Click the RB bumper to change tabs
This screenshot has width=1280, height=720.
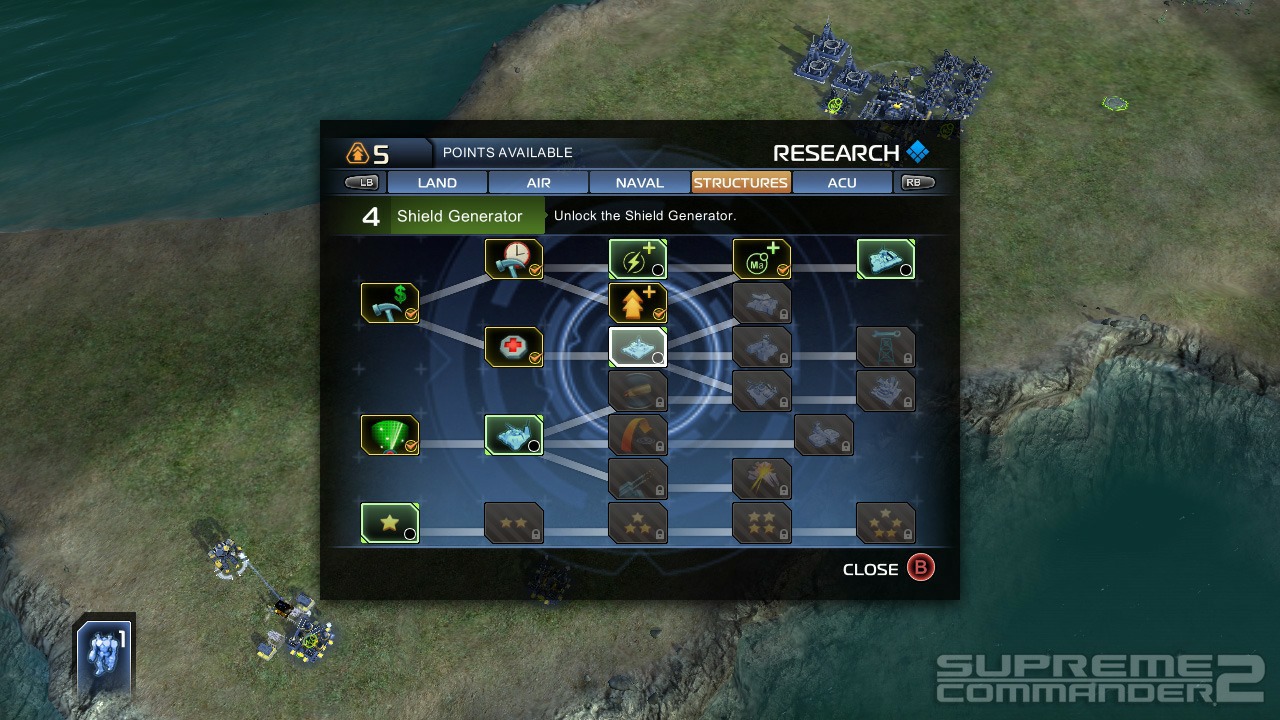(915, 181)
